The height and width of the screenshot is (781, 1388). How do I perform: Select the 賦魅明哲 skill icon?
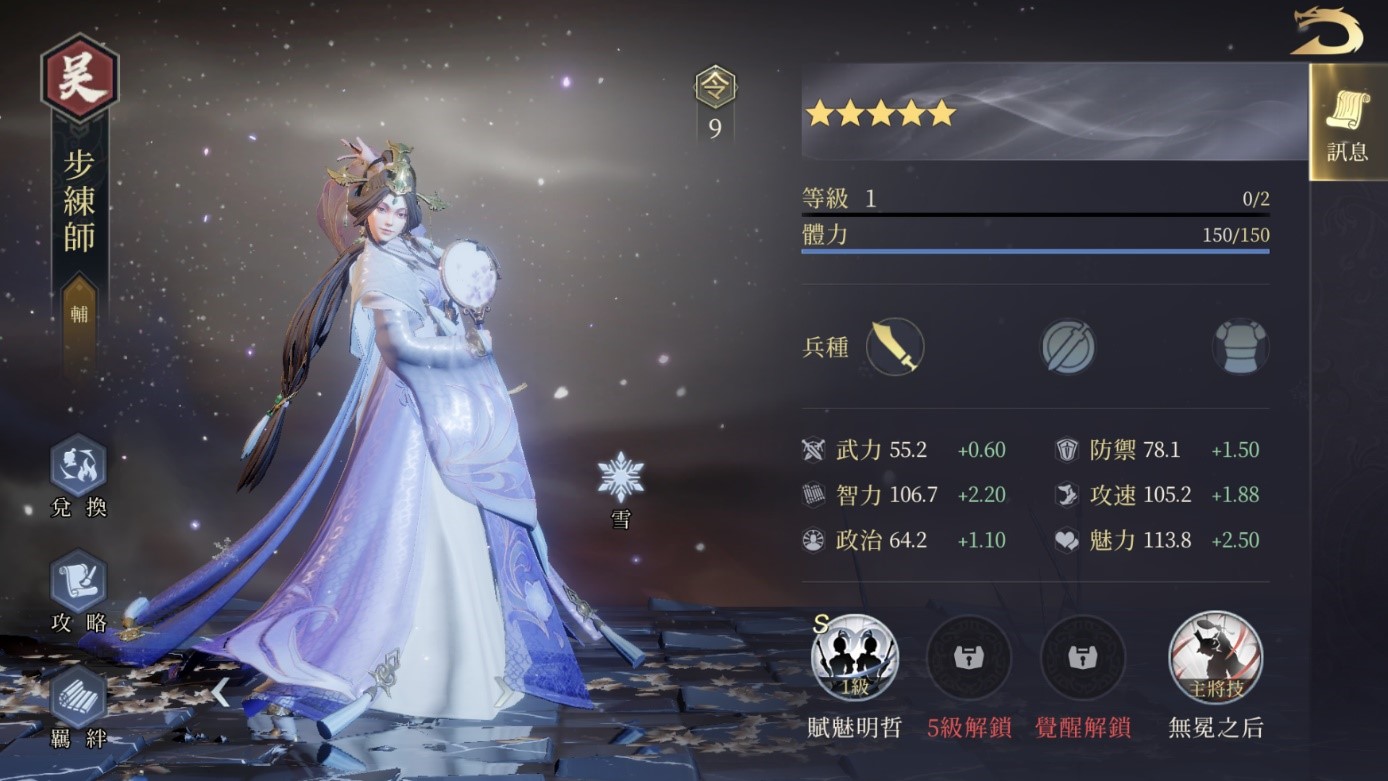click(x=855, y=658)
